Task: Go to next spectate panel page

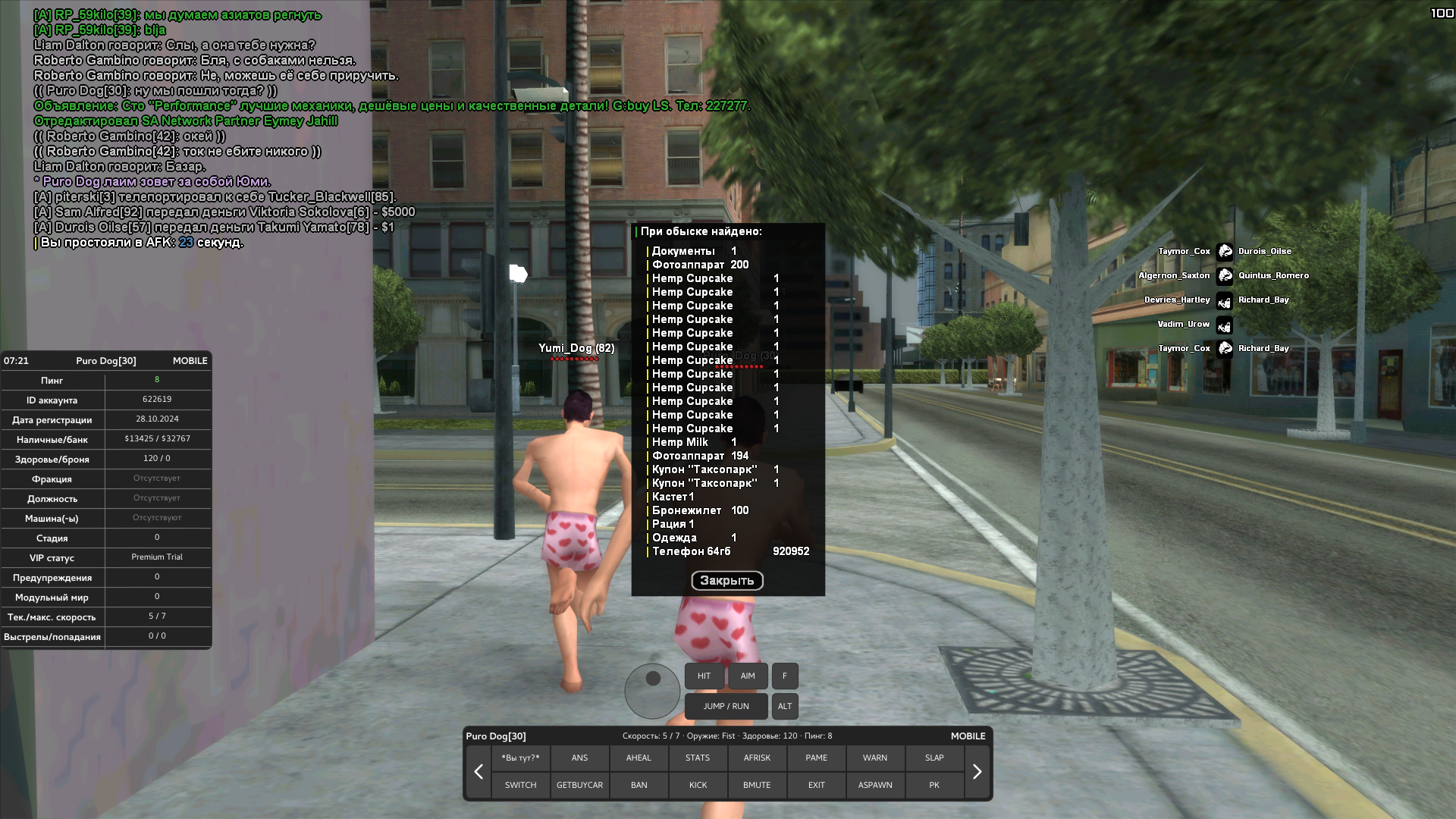Action: (977, 771)
